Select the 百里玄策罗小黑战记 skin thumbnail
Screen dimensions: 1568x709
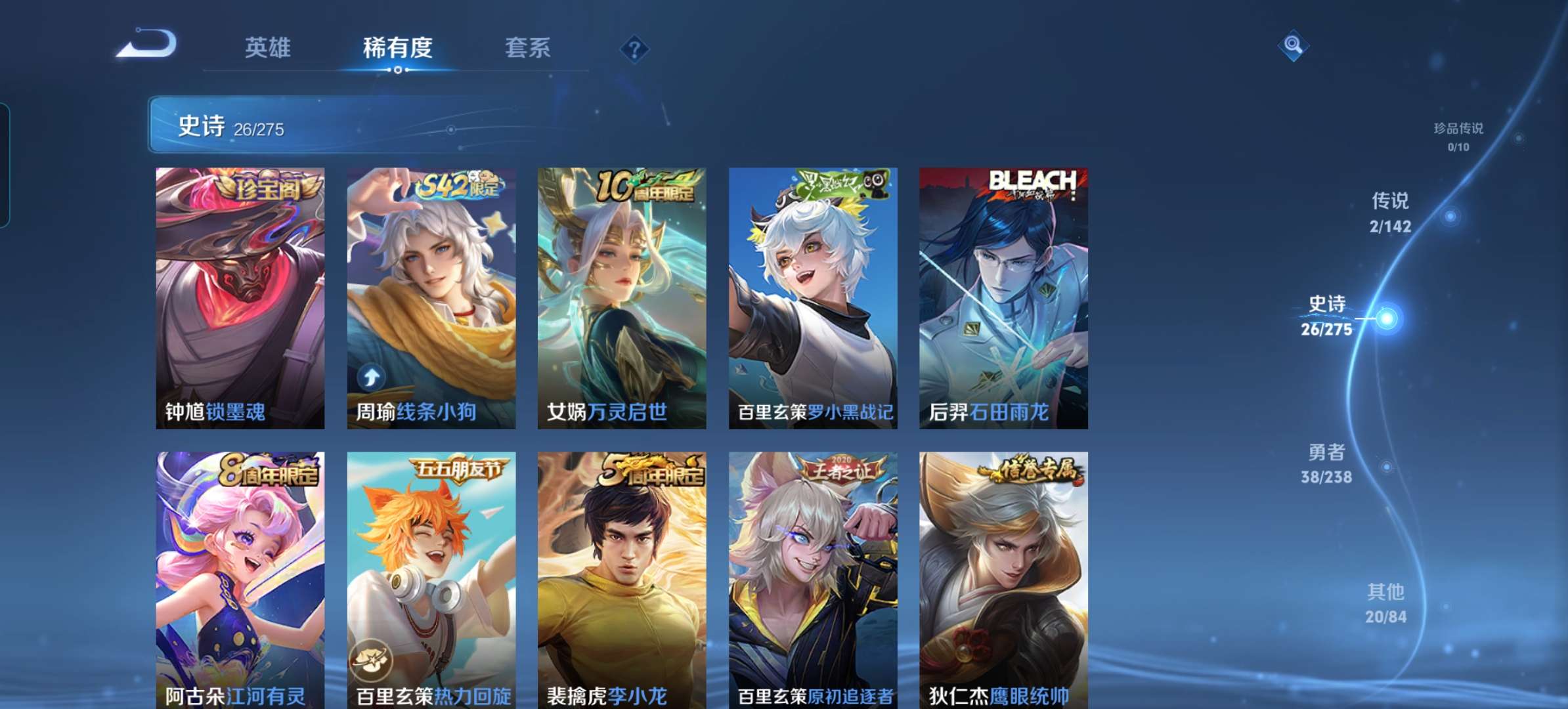tap(813, 295)
